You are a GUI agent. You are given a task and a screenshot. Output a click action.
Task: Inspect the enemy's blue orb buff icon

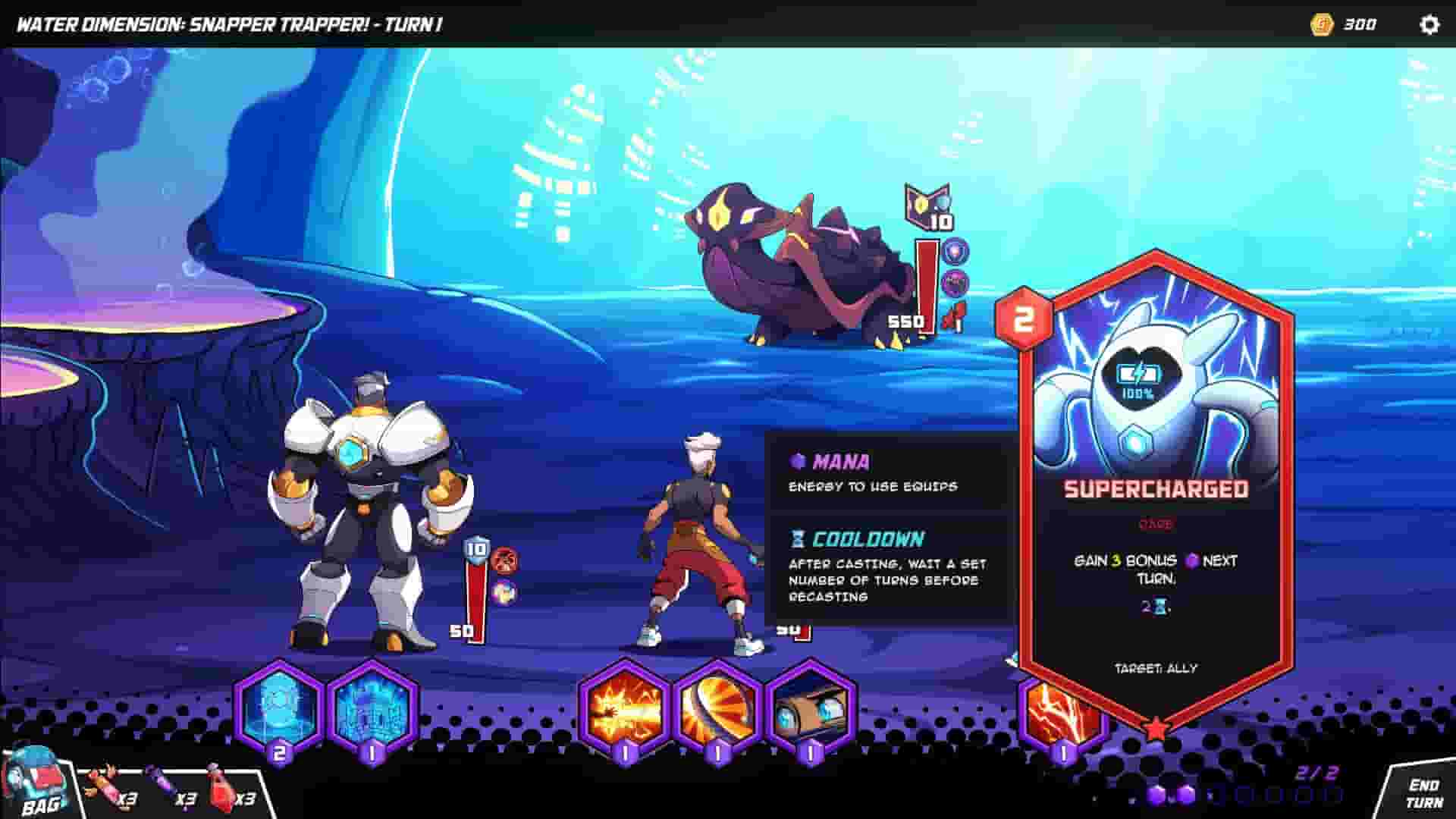click(956, 250)
